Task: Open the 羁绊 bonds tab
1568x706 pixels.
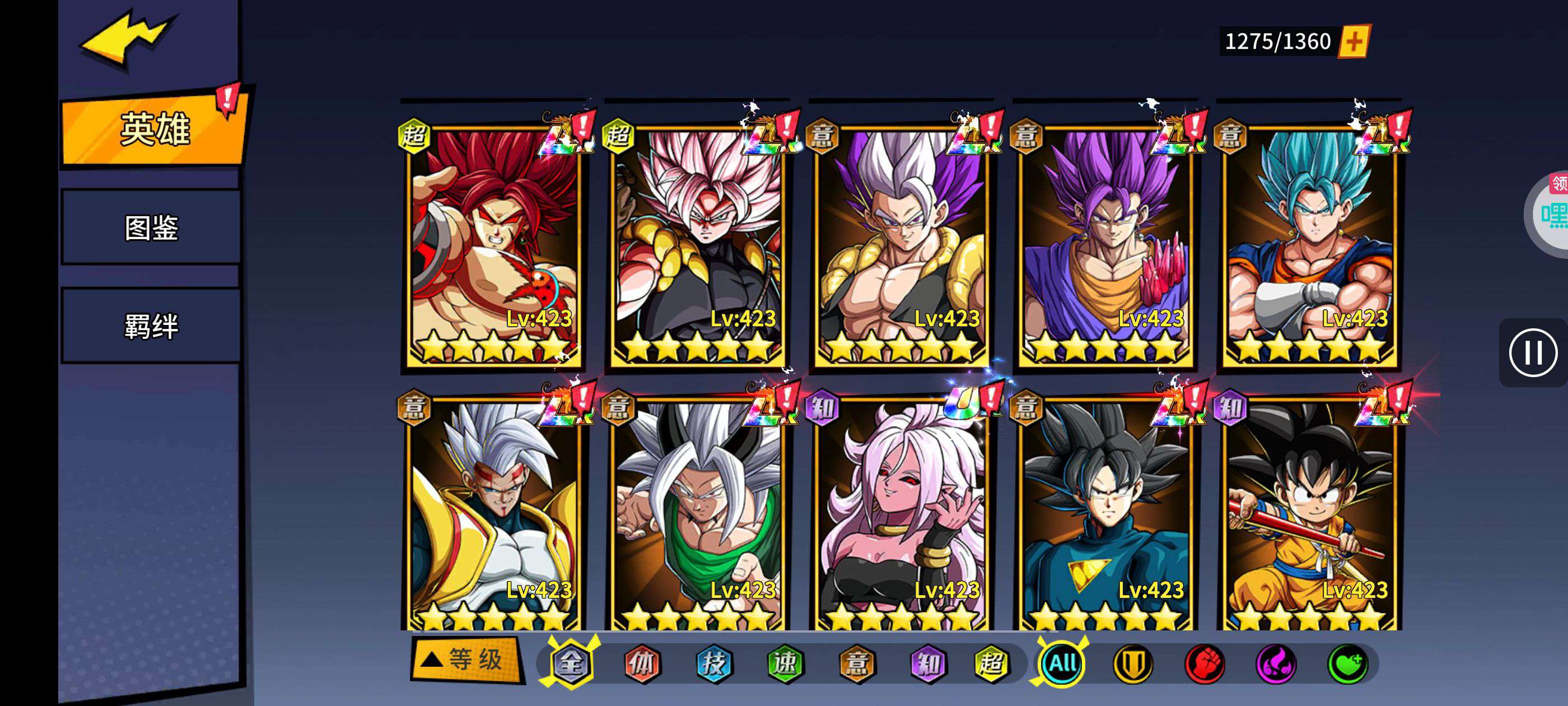Action: click(x=151, y=326)
